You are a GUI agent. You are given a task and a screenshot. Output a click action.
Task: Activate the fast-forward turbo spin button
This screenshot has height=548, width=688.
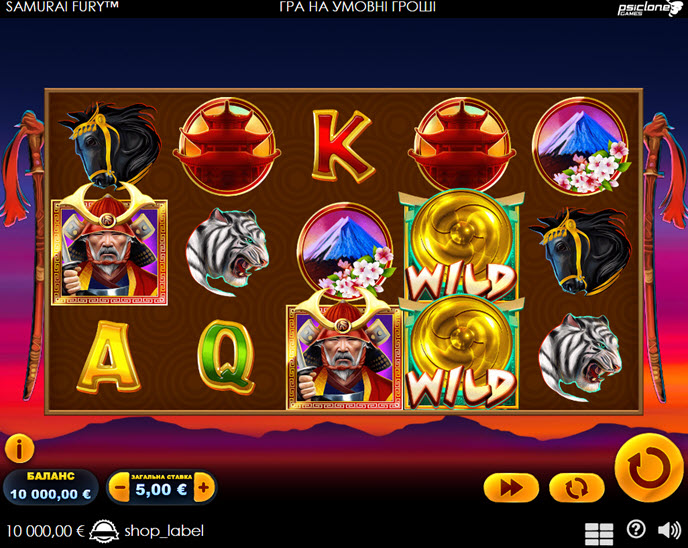(511, 487)
